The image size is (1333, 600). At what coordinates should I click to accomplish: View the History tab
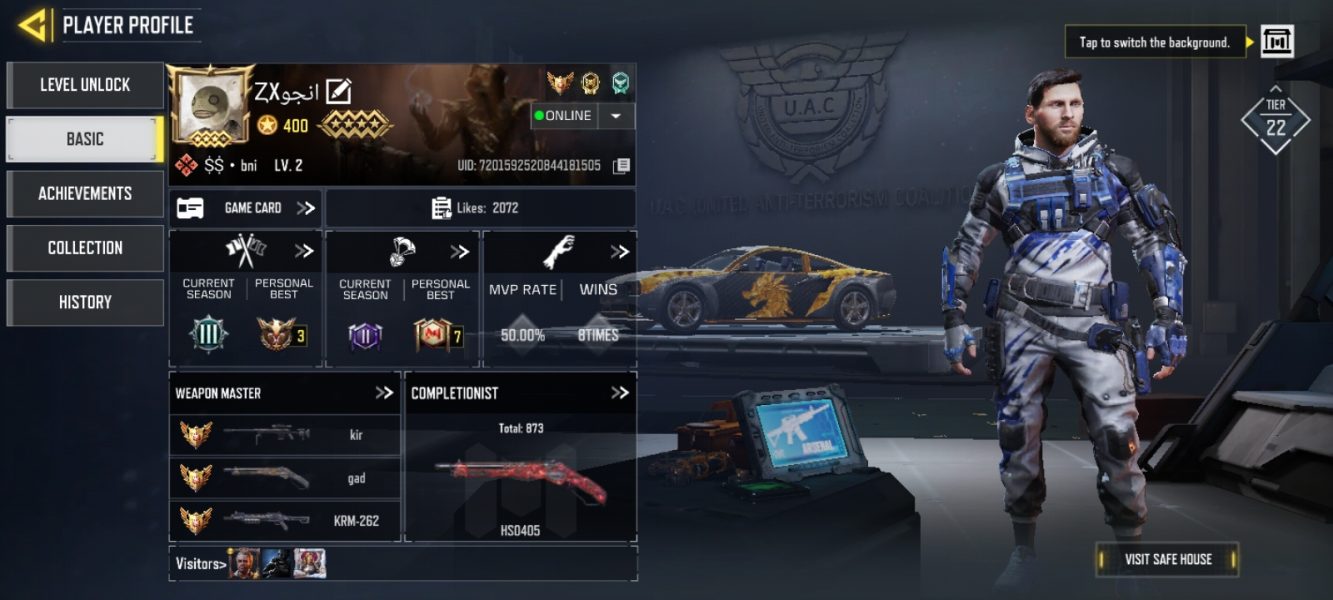[x=85, y=302]
